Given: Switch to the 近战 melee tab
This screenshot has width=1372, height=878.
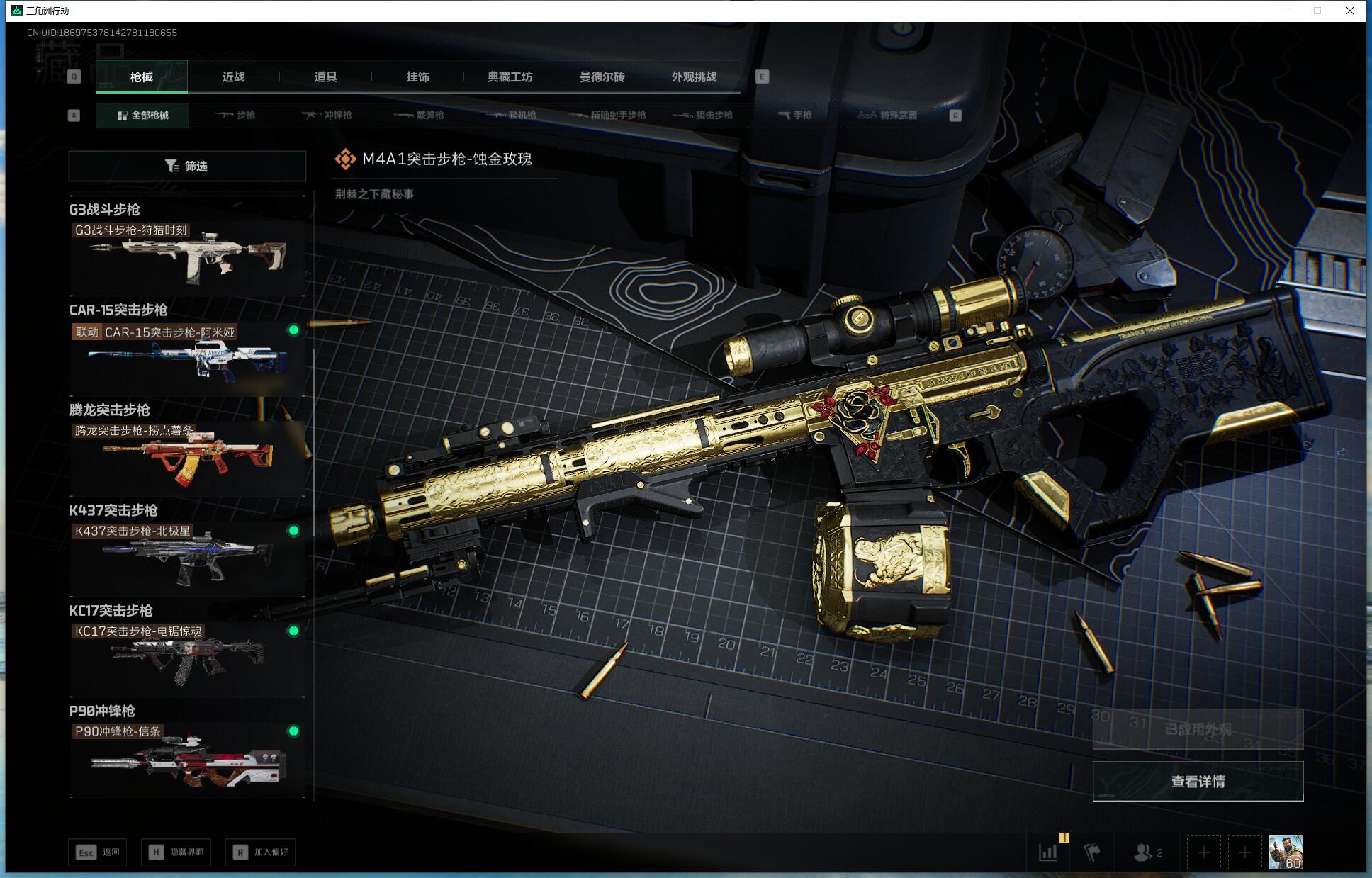Looking at the screenshot, I should click(x=233, y=77).
